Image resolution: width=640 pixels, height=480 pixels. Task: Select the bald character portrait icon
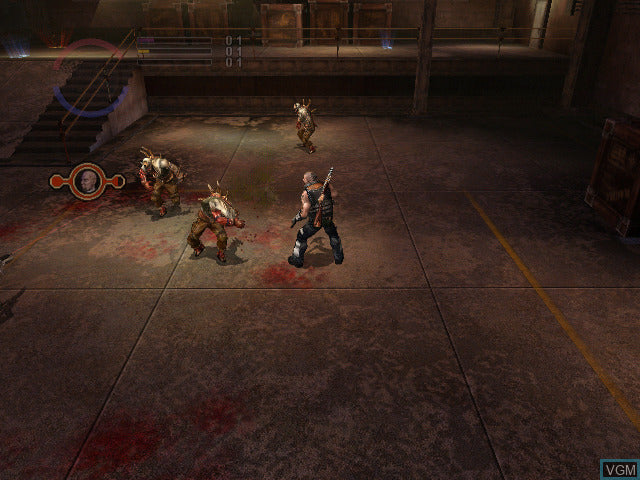tap(87, 181)
